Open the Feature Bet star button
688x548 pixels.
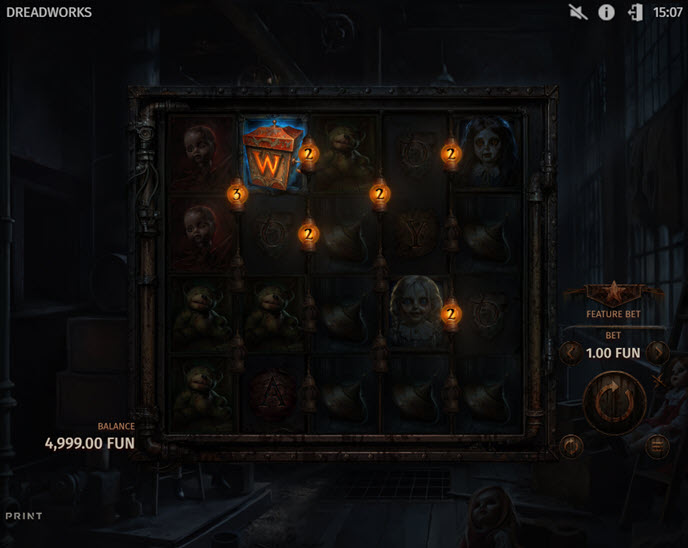612,294
